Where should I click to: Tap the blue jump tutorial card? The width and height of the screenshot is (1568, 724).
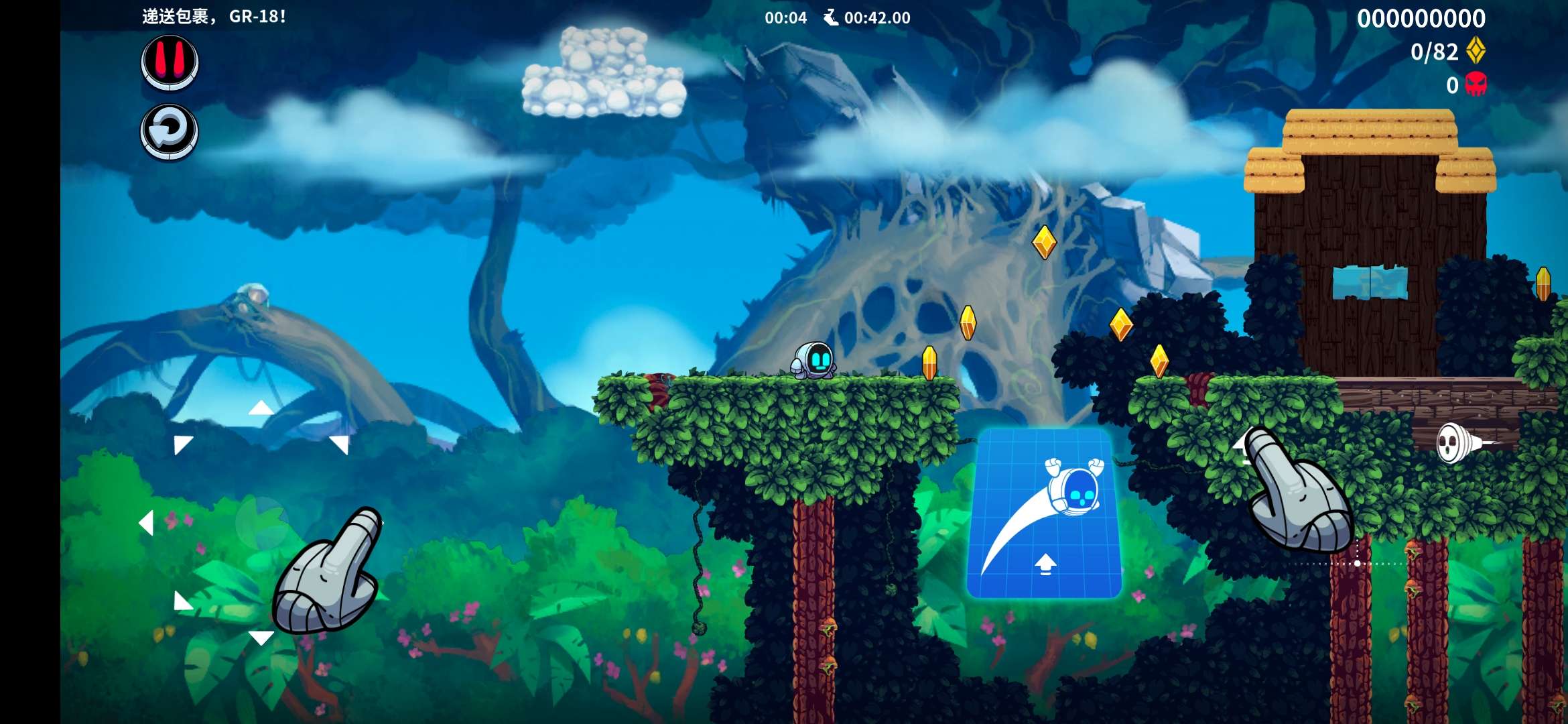point(1044,514)
